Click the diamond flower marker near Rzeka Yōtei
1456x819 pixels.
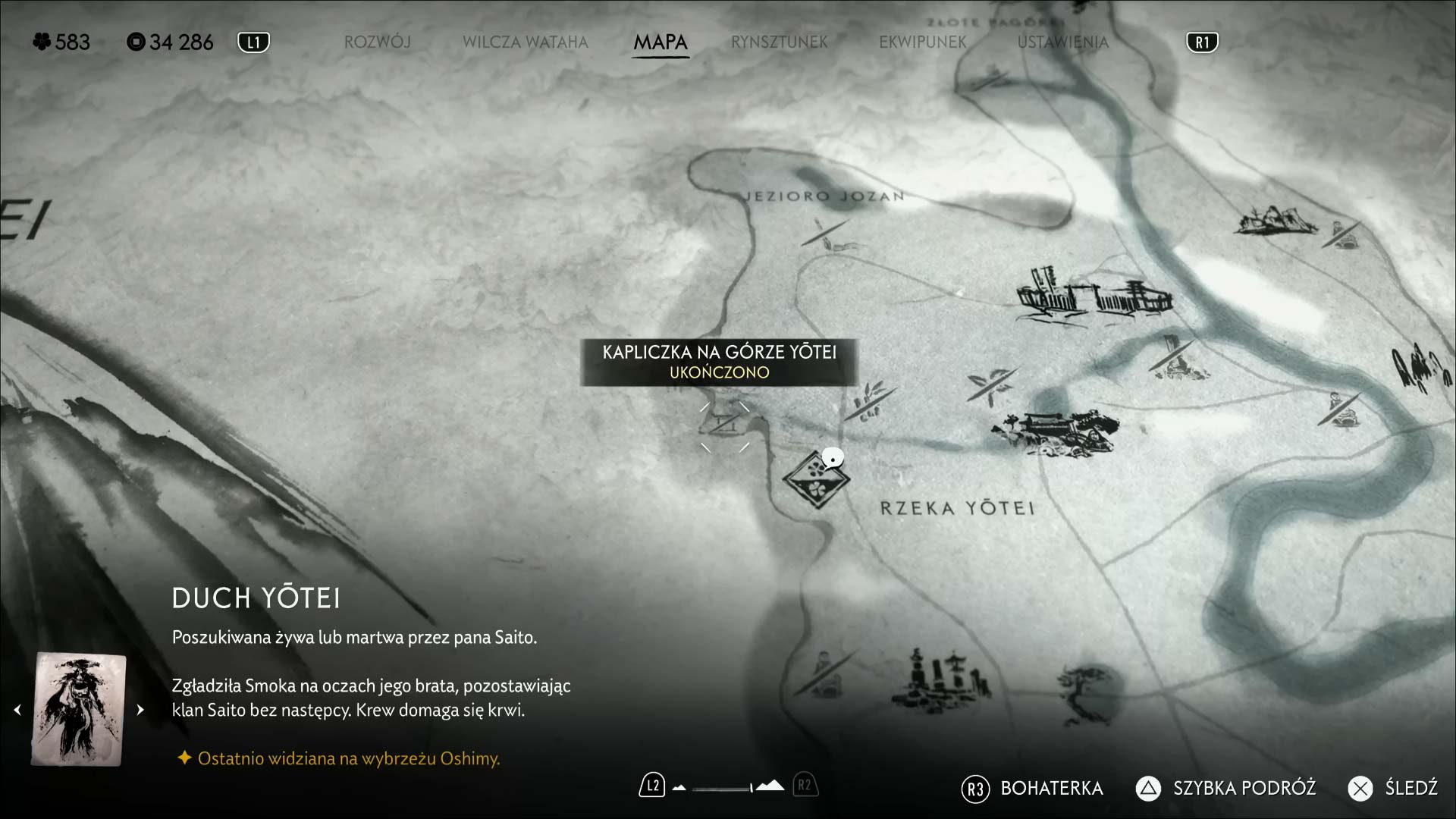coord(815,479)
